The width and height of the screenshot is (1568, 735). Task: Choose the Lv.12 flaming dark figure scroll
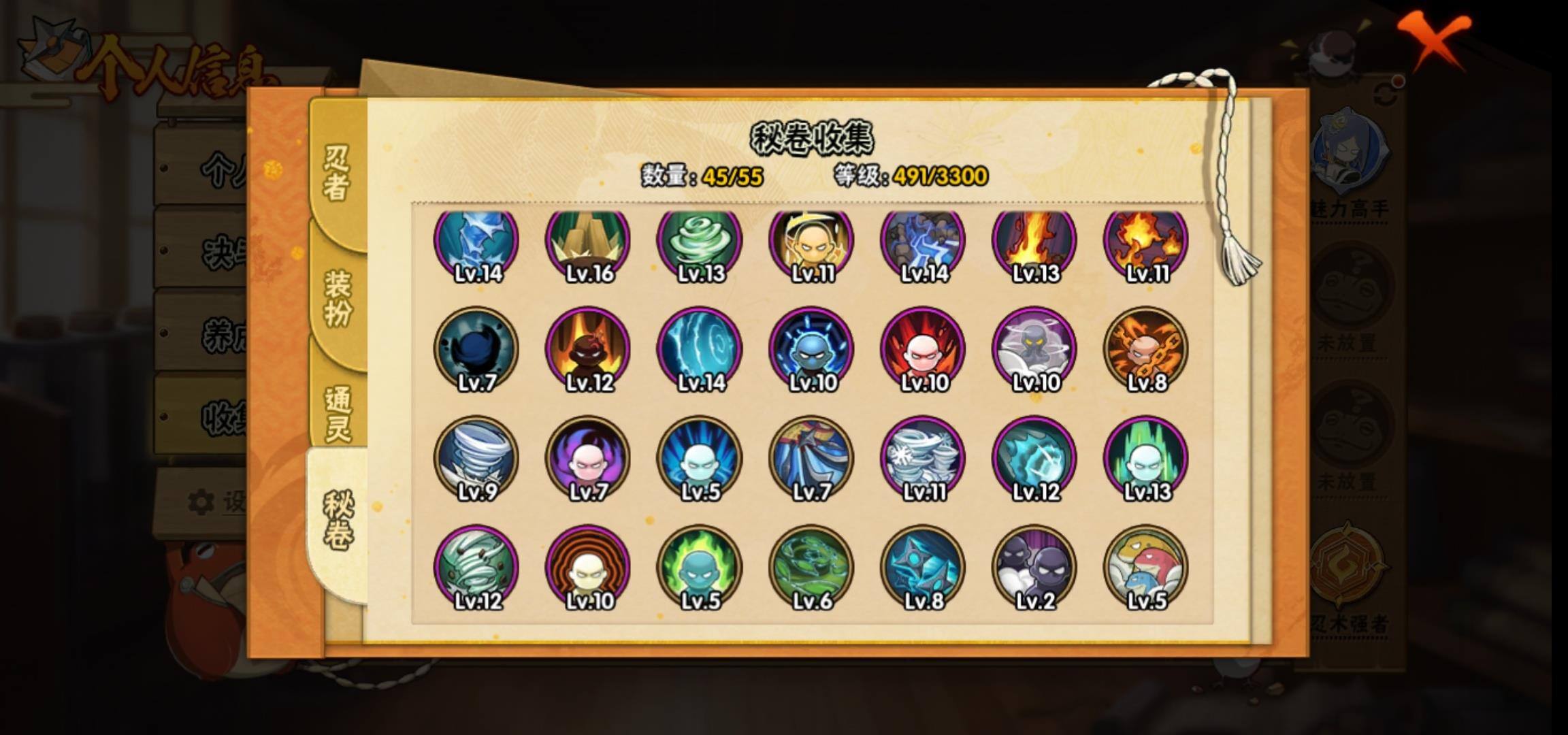(589, 350)
